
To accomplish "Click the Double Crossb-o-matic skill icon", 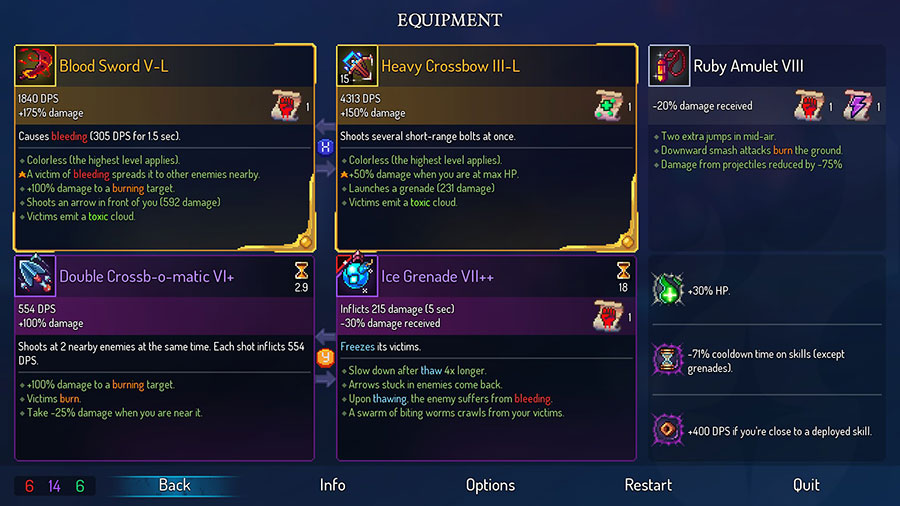I will click(36, 276).
